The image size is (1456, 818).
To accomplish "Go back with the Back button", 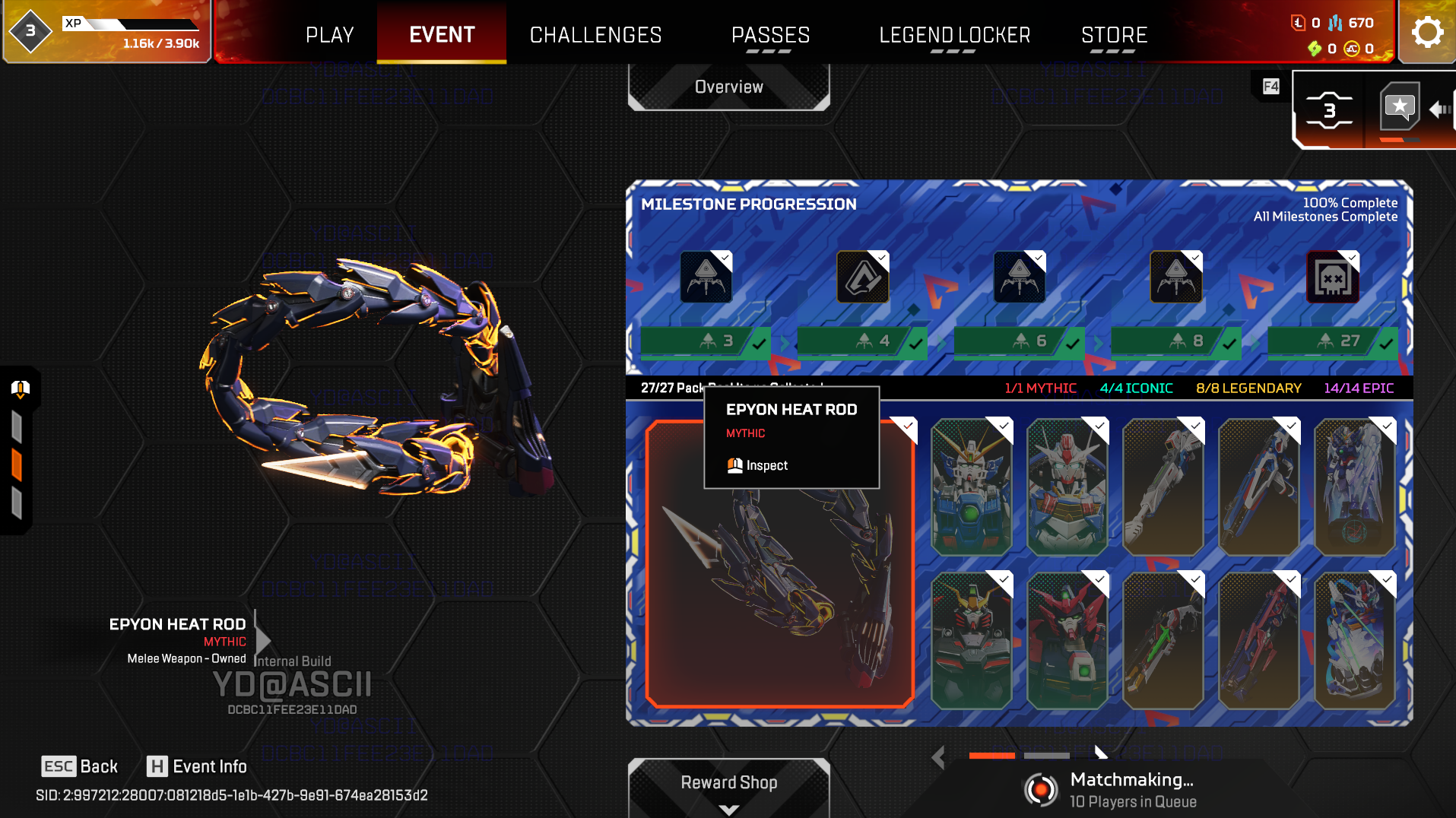I will pos(80,766).
